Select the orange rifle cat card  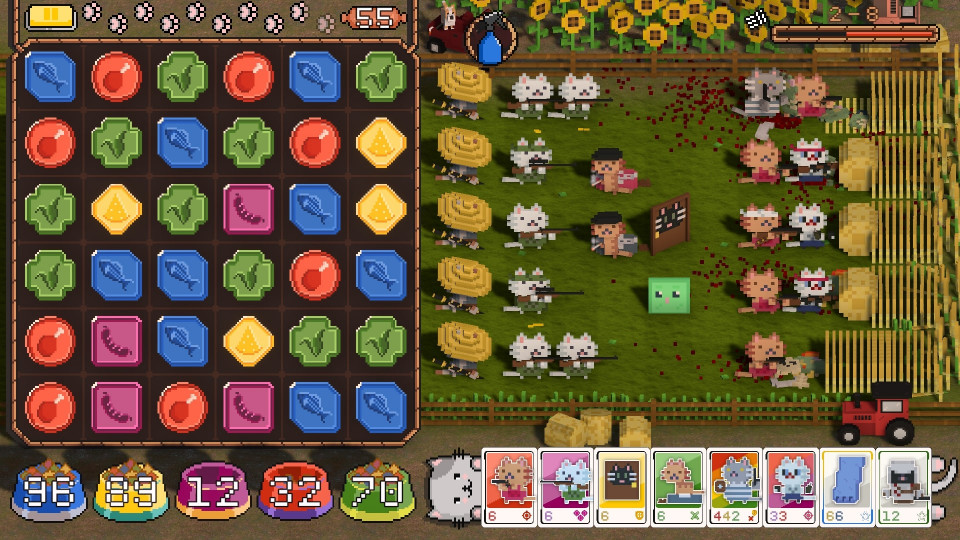click(511, 487)
